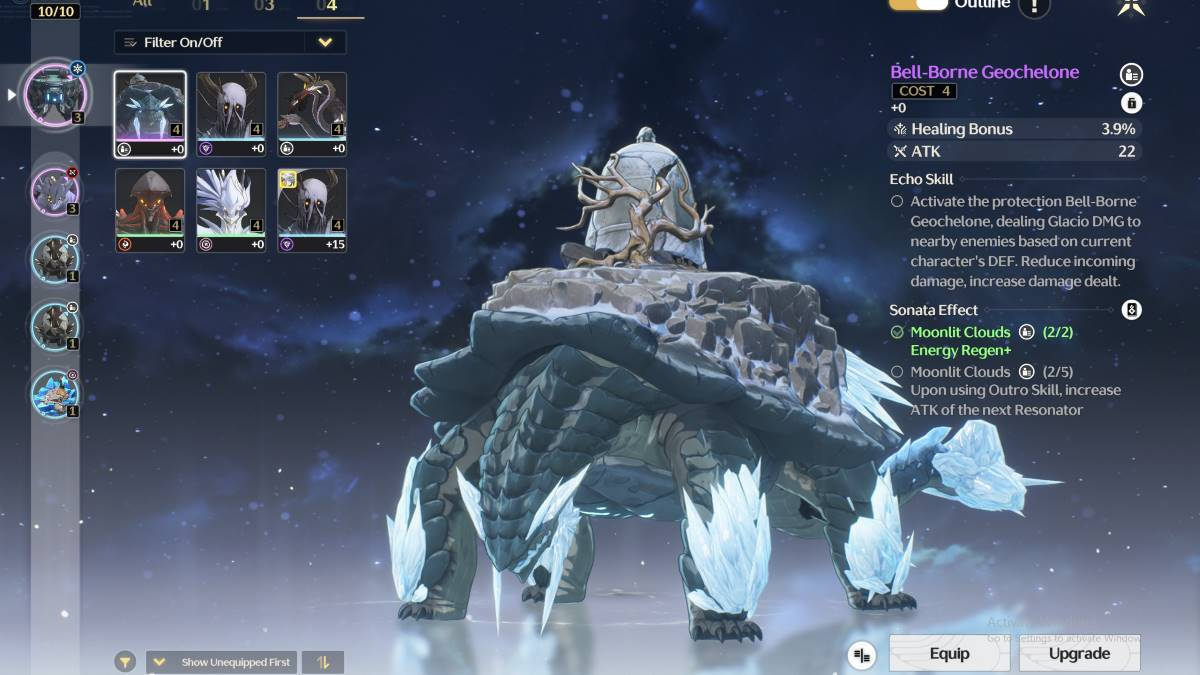Toggle the Outline switch
This screenshot has width=1200, height=675.
(x=918, y=5)
